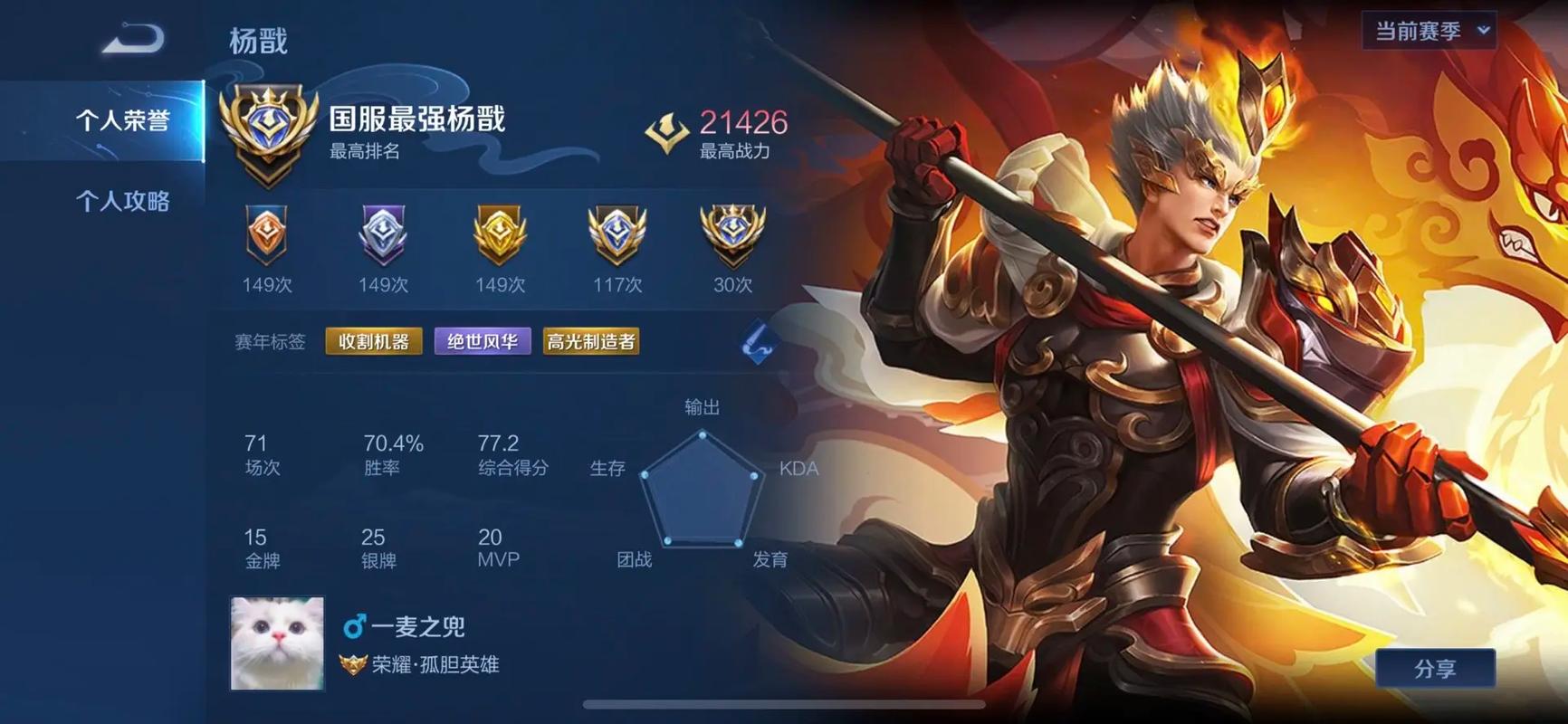Expand the 当前赛季 season dropdown
1568x724 pixels.
[1430, 29]
